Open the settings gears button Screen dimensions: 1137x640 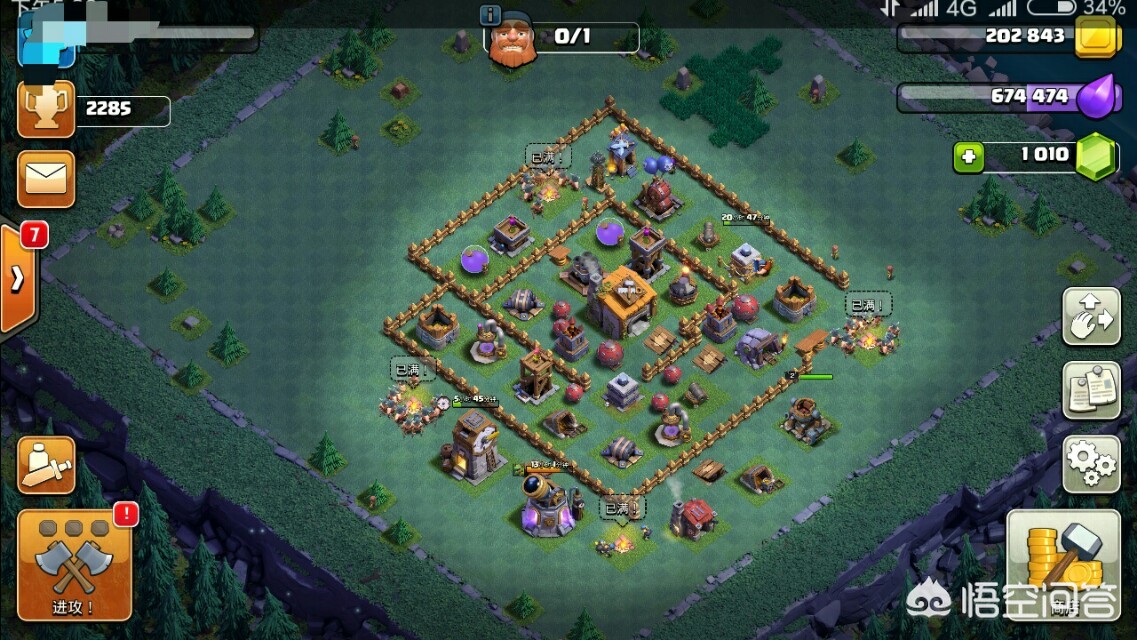tap(1090, 463)
